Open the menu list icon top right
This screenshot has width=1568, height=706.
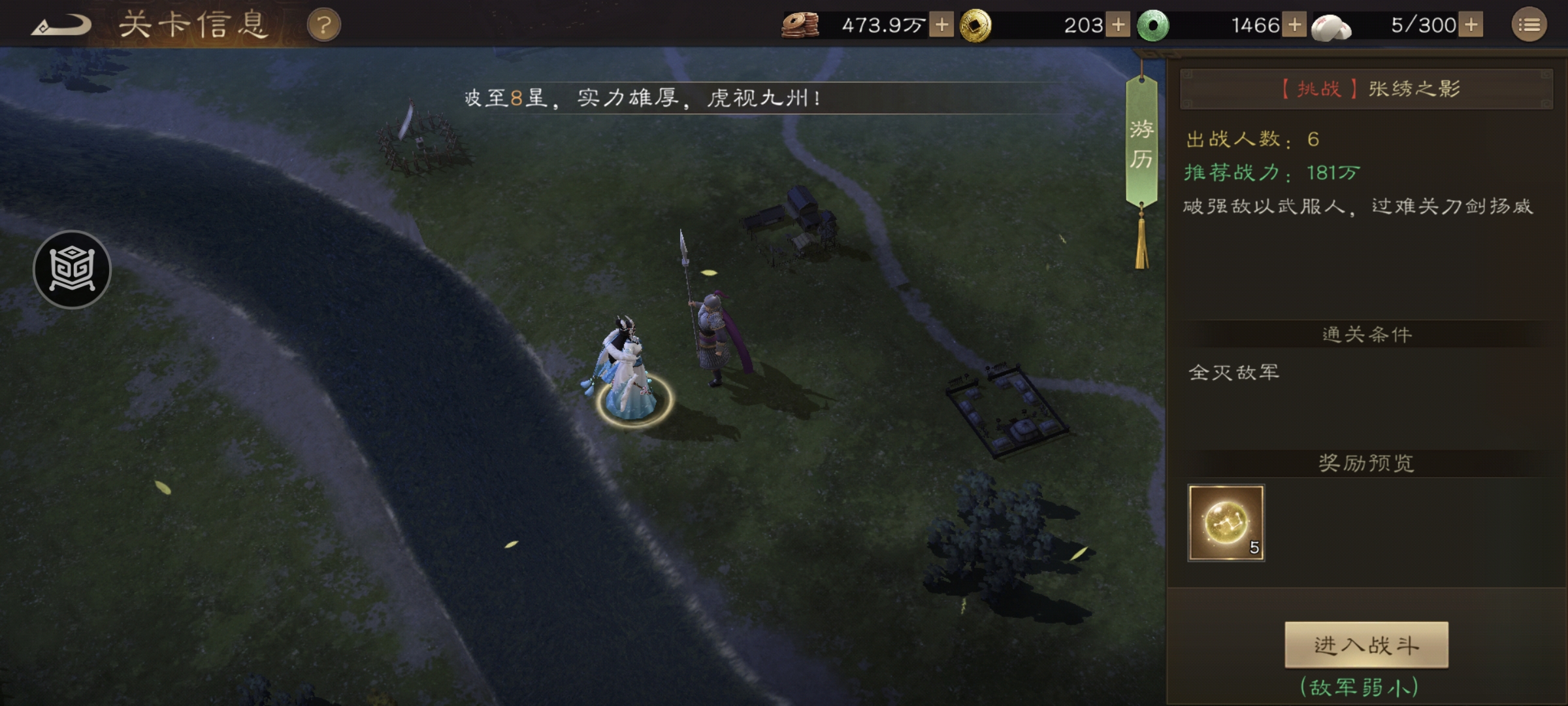click(x=1531, y=26)
